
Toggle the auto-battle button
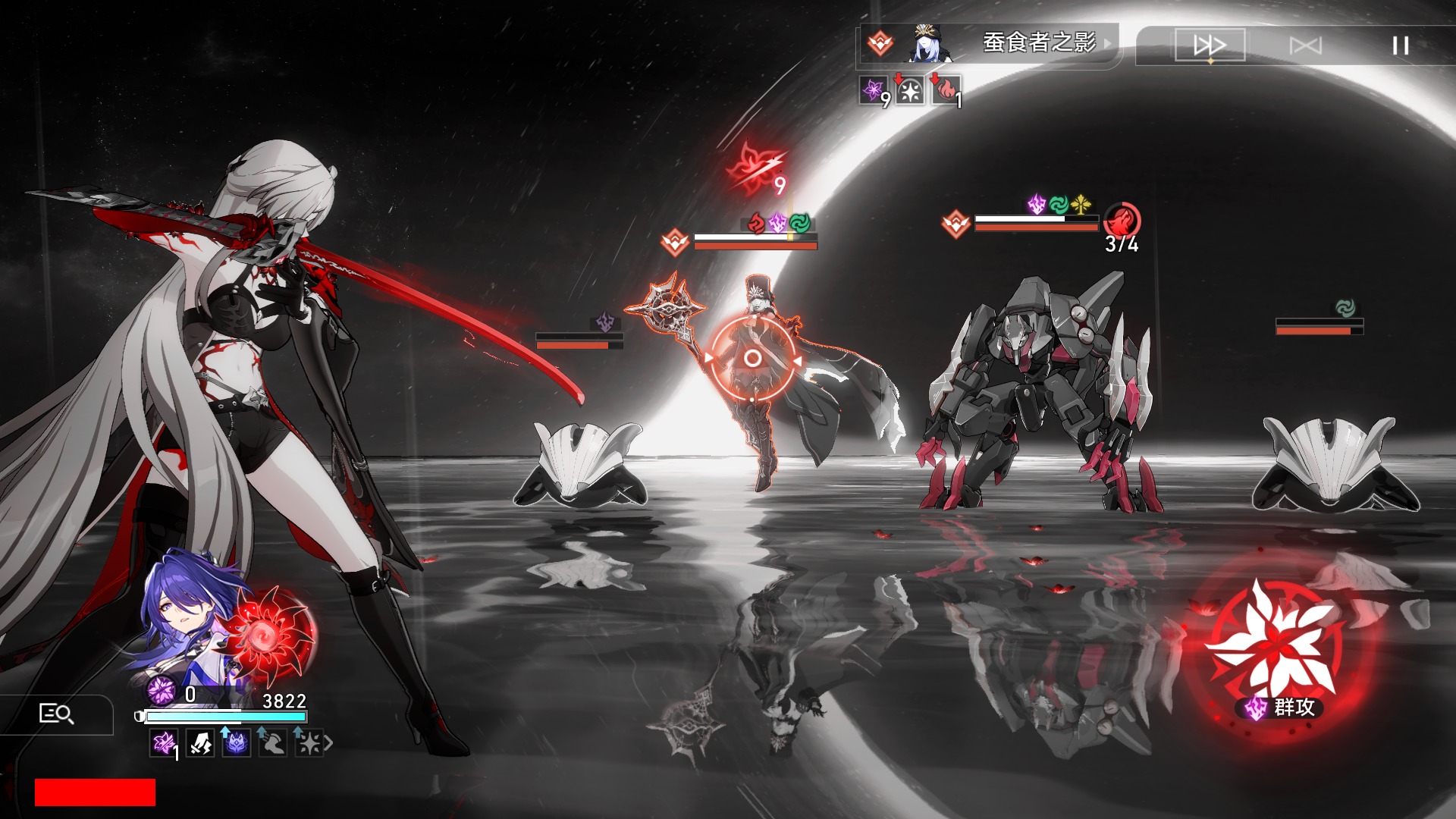point(1305,45)
